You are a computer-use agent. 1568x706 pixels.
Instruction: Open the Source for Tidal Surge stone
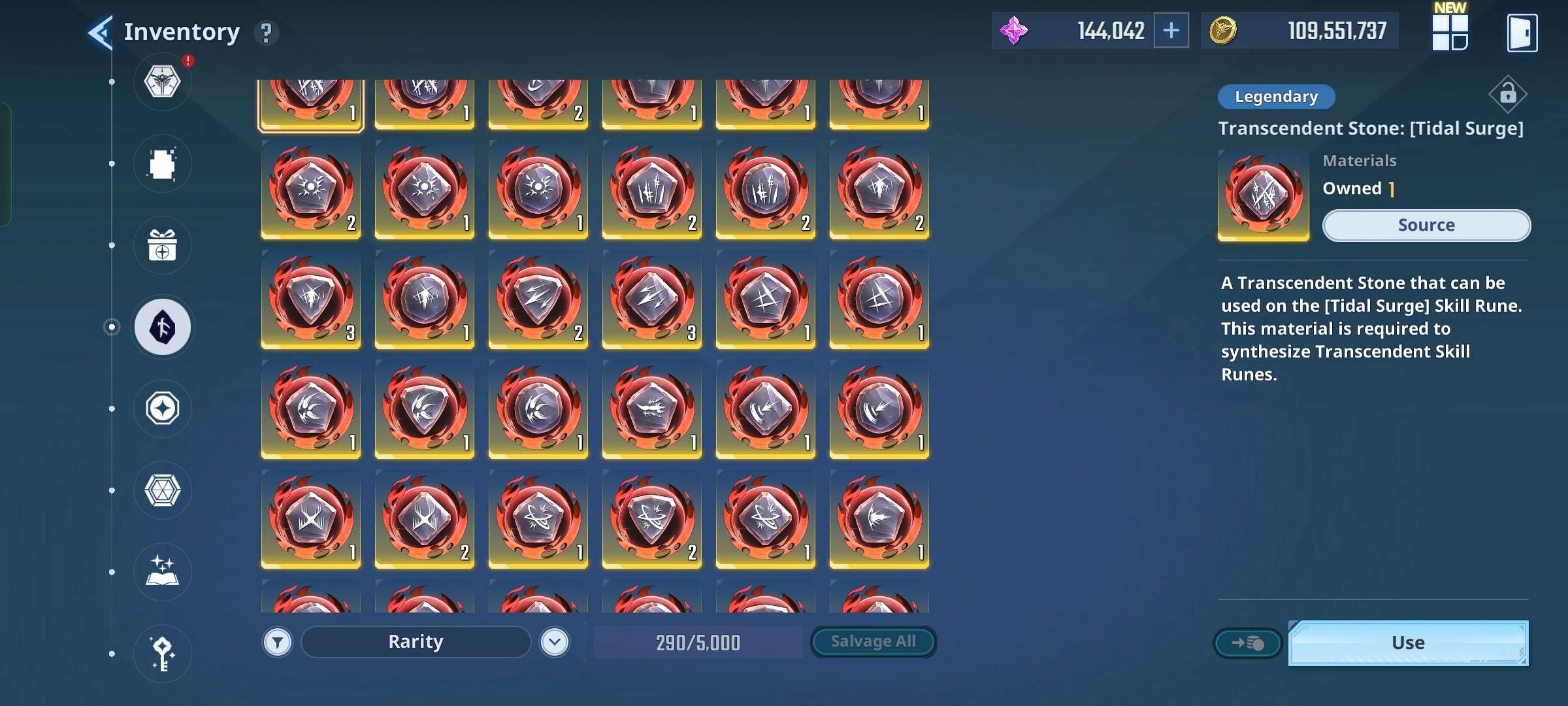coord(1426,226)
